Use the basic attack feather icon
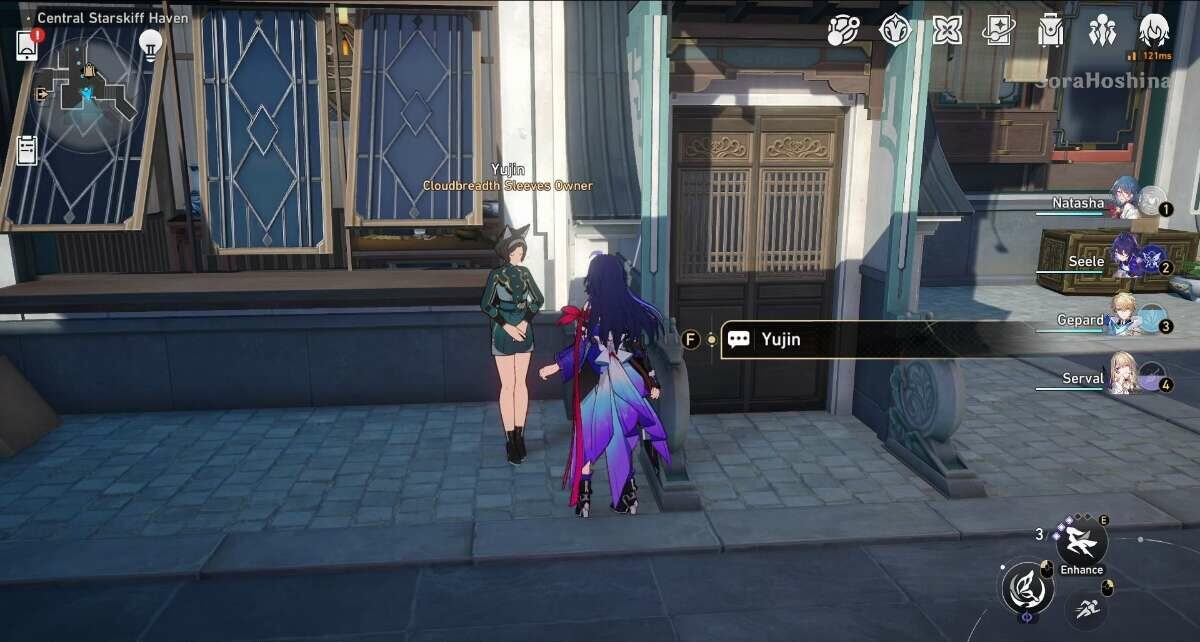 1026,586
